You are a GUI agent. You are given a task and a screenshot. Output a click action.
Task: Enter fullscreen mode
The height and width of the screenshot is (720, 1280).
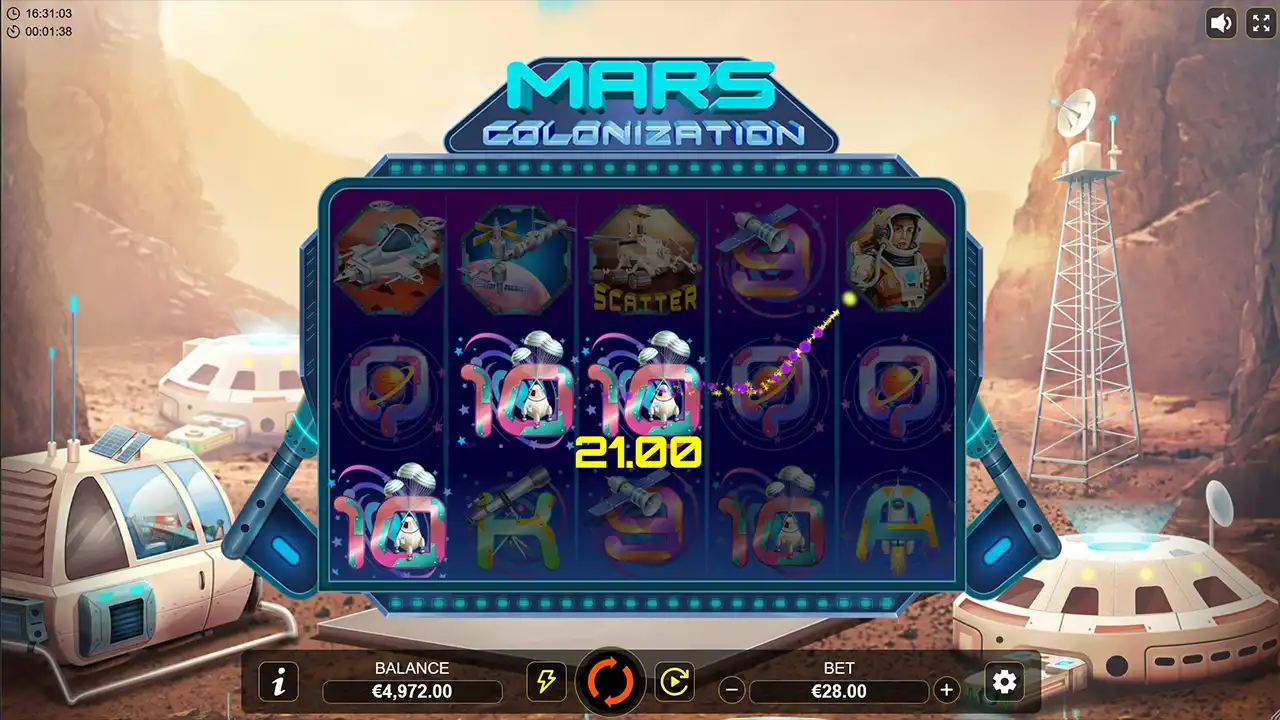(1260, 23)
